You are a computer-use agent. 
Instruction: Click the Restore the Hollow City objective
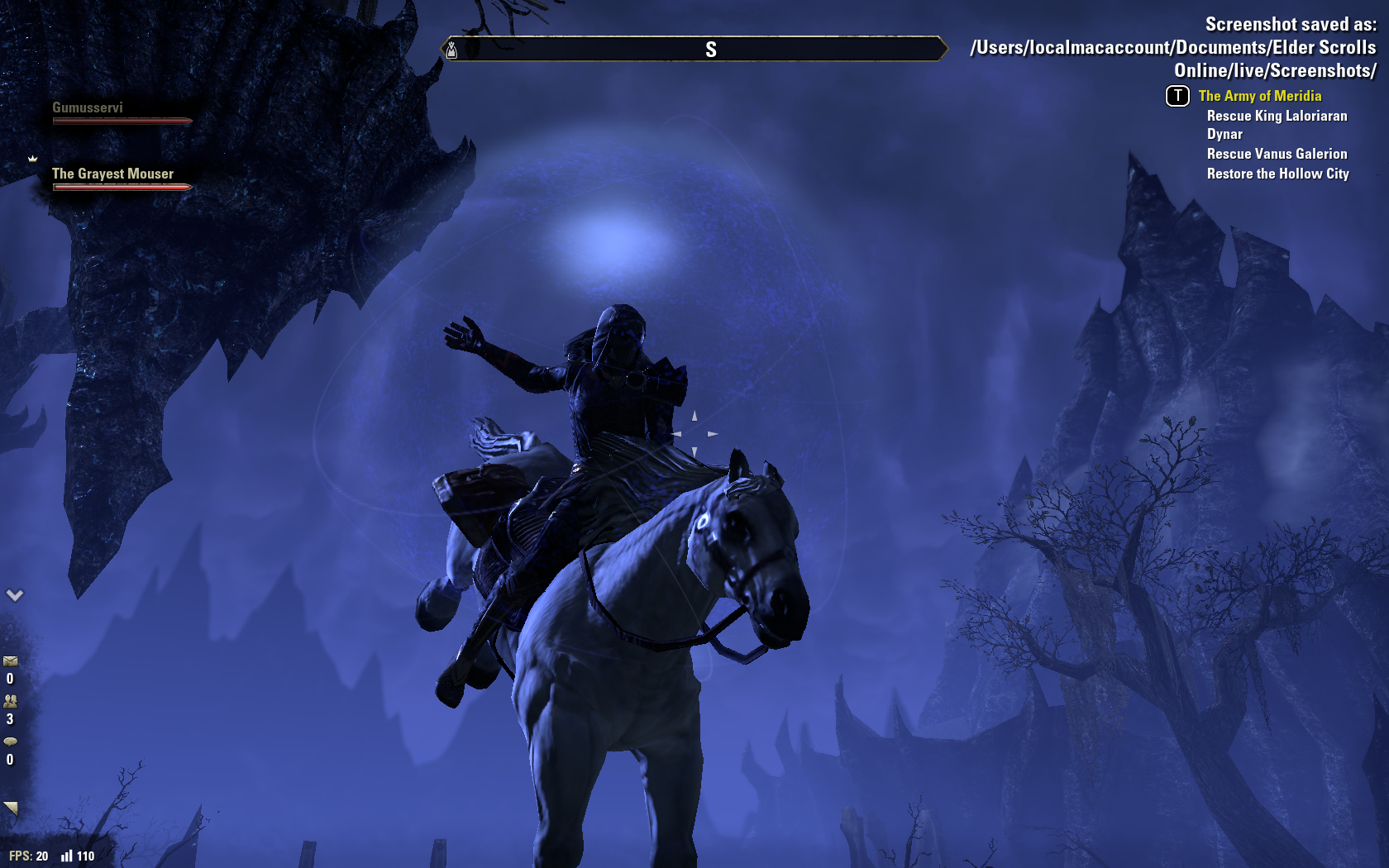pyautogui.click(x=1277, y=174)
